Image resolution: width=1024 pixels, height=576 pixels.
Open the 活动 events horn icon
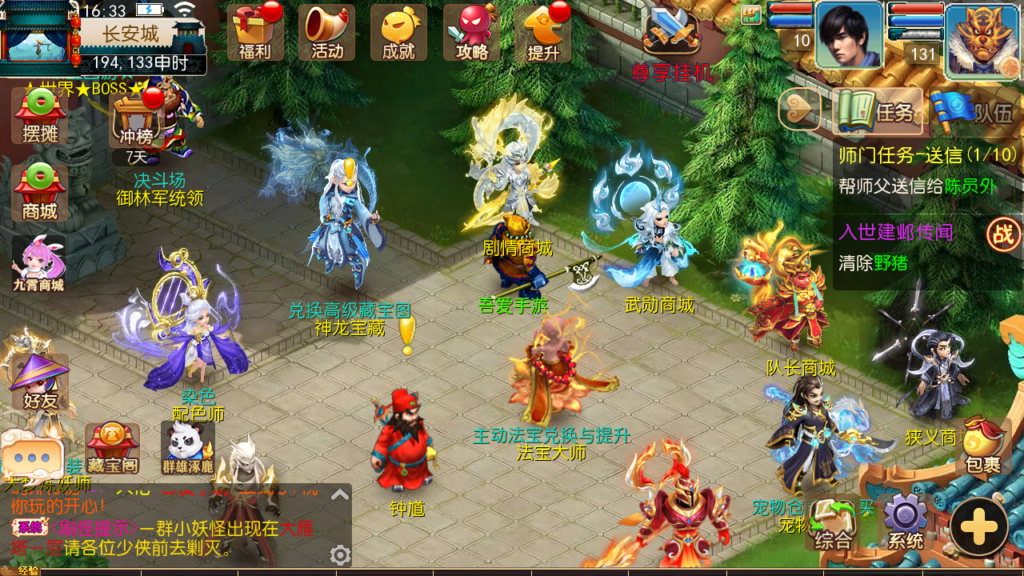pyautogui.click(x=327, y=32)
